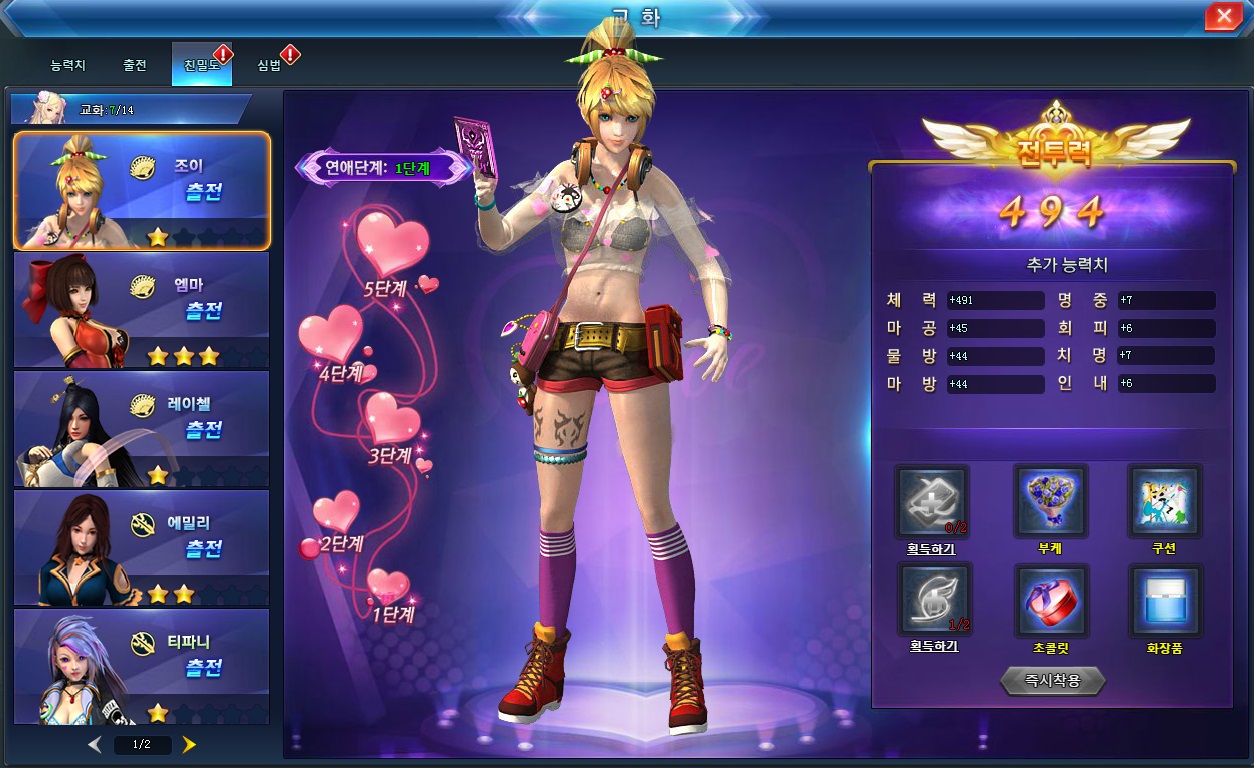Go to the next character page
Image resolution: width=1254 pixels, height=768 pixels.
pos(189,744)
